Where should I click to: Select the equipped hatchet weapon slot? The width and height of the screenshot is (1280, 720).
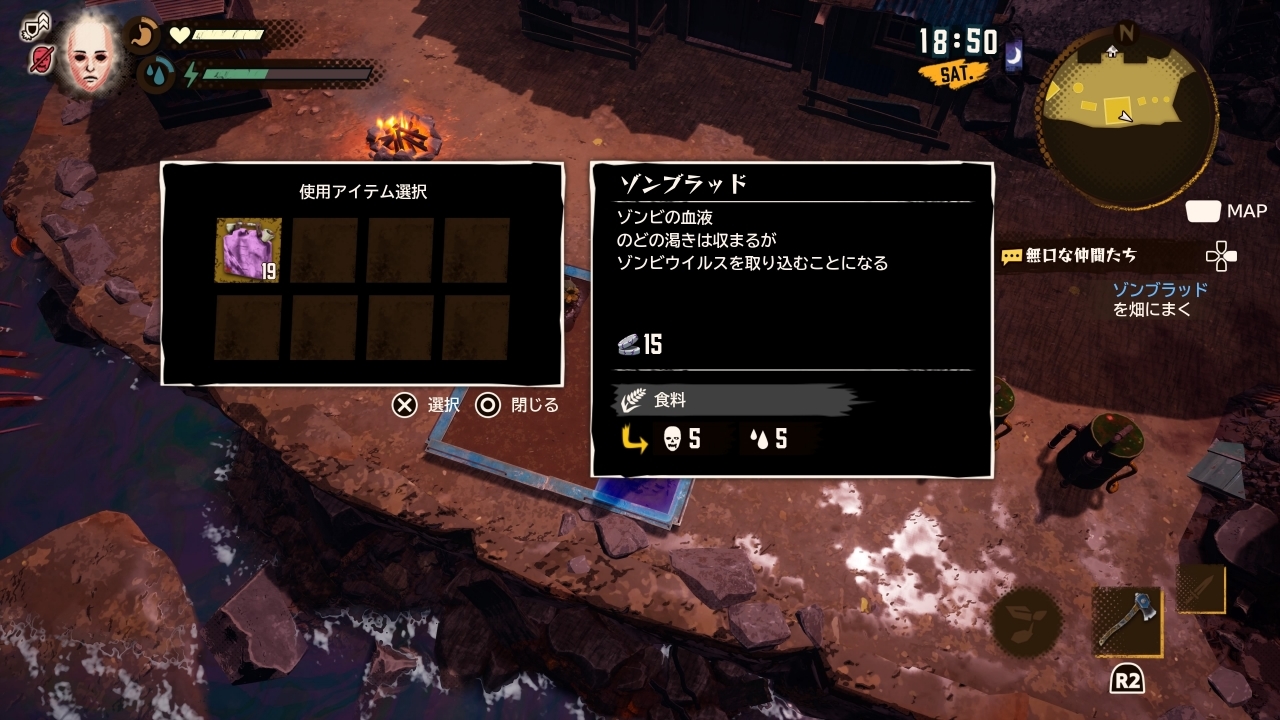click(x=1128, y=621)
